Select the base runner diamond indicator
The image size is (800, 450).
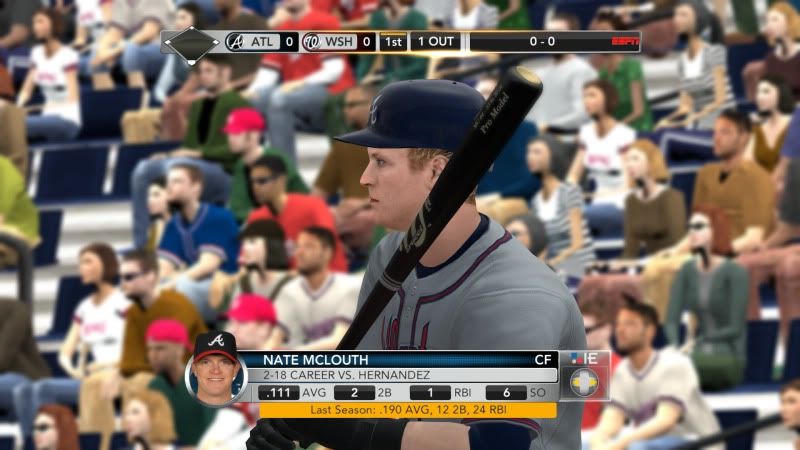(x=191, y=42)
